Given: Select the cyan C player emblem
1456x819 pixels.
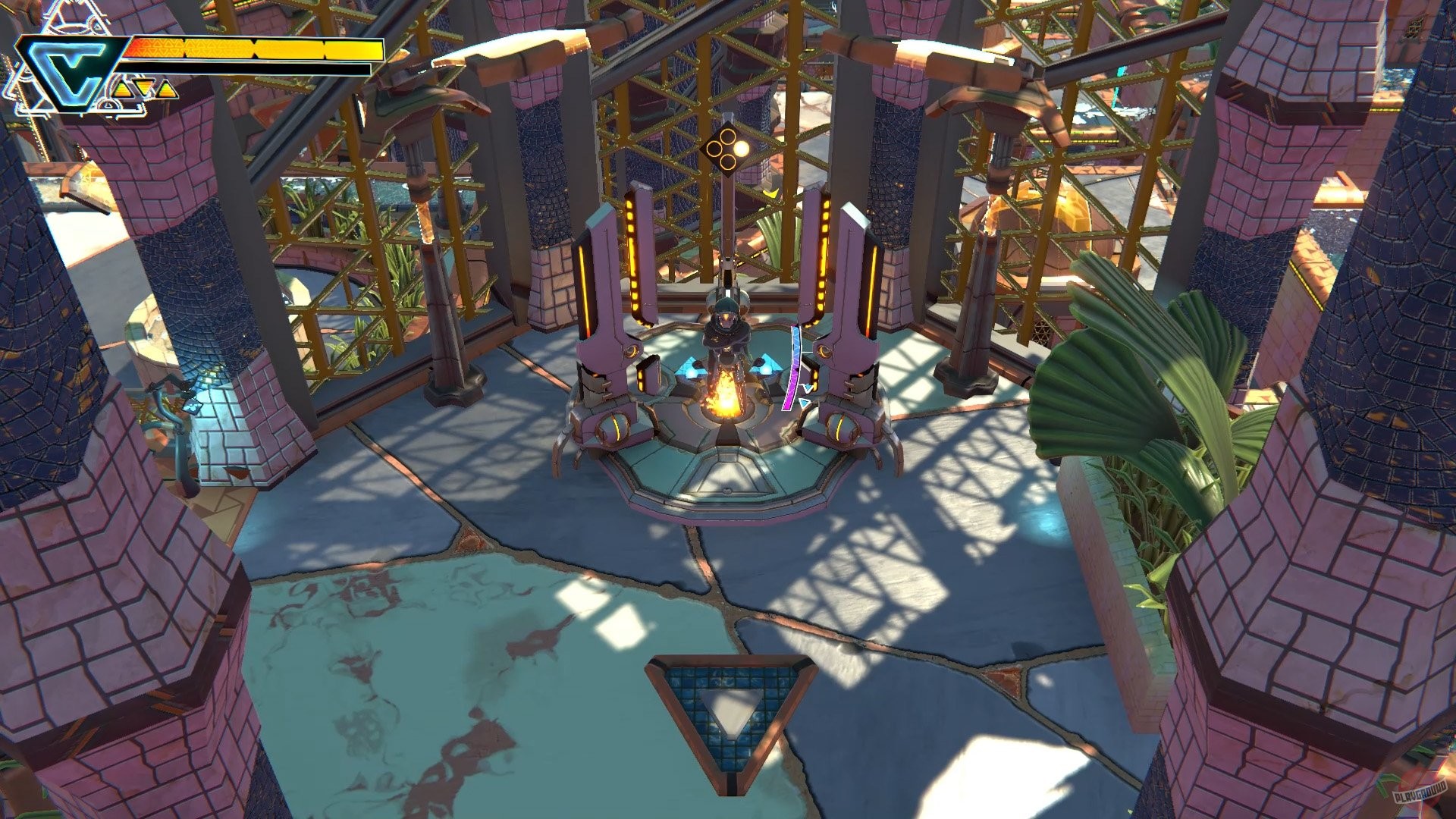Looking at the screenshot, I should [x=67, y=70].
